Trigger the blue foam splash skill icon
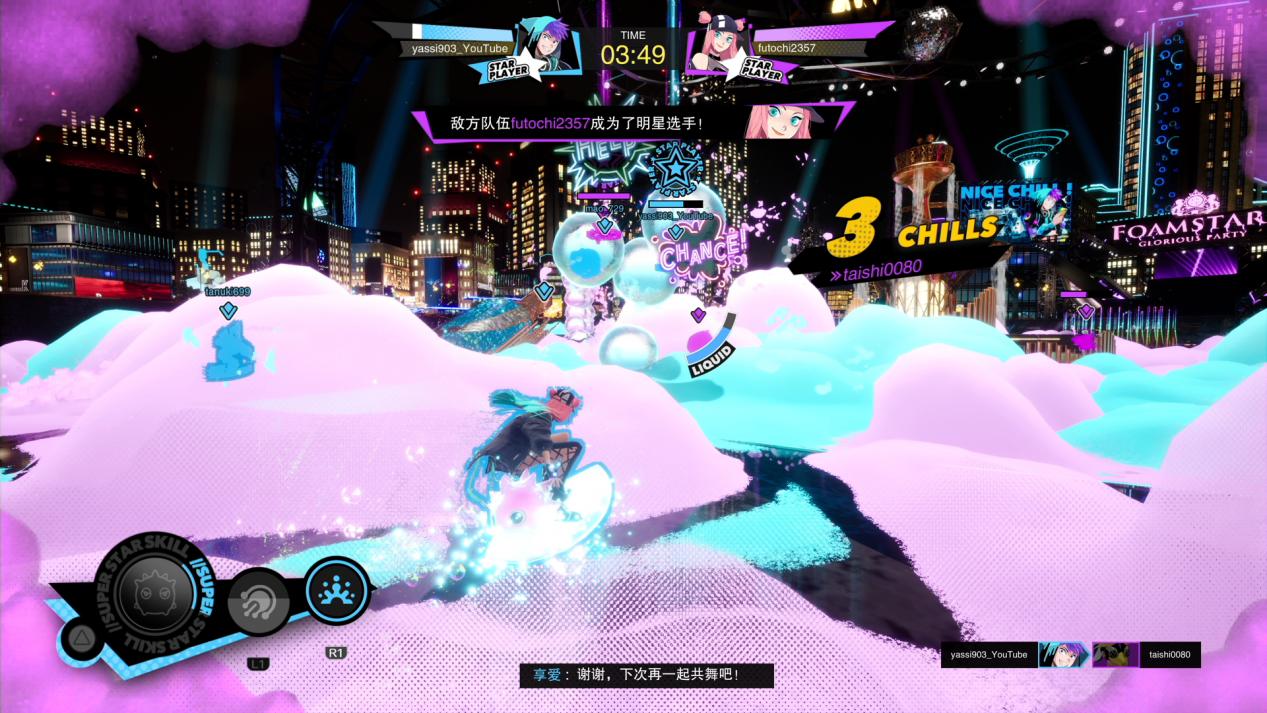1267x713 pixels. [337, 591]
